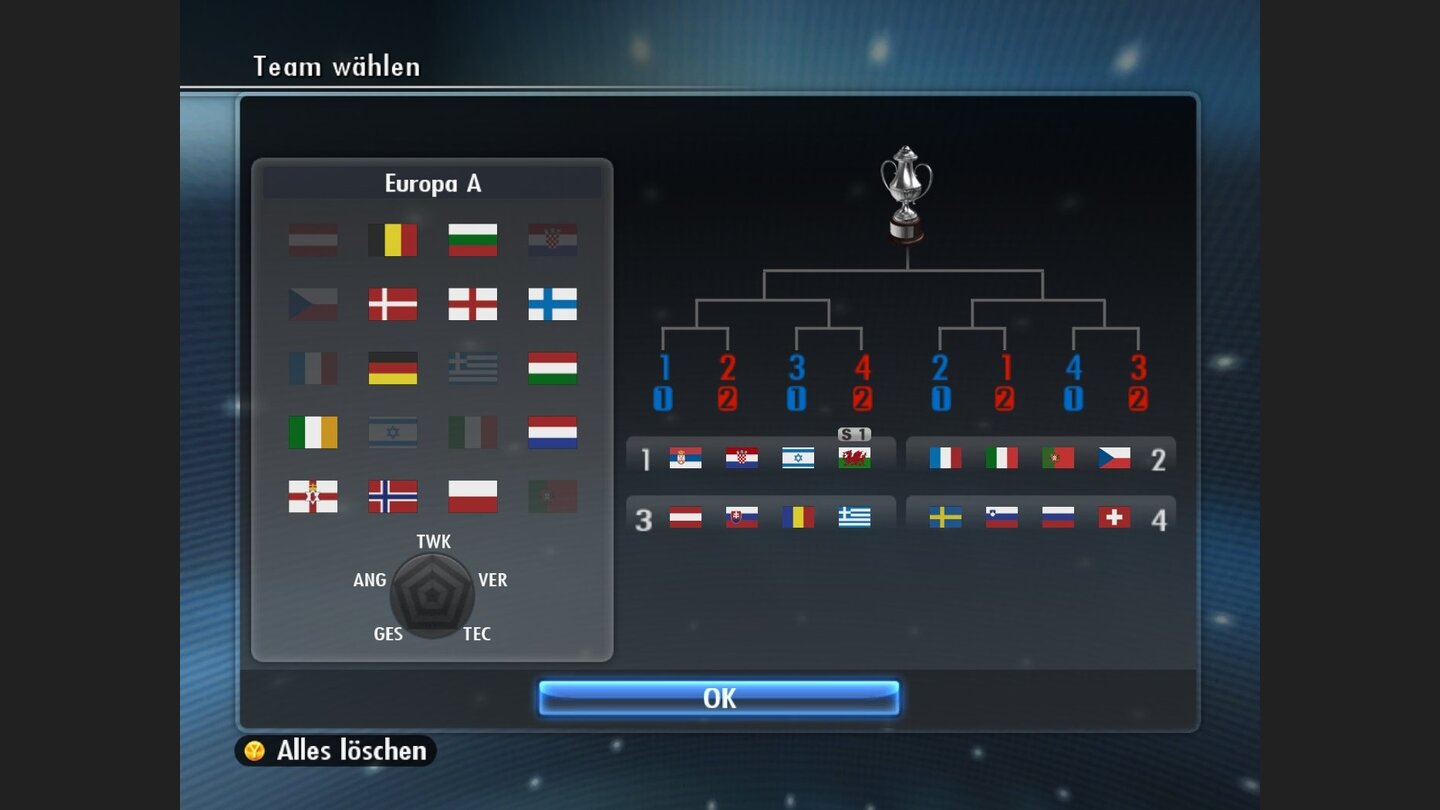Select the England flag from the team grid
The width and height of the screenshot is (1440, 810).
(473, 305)
